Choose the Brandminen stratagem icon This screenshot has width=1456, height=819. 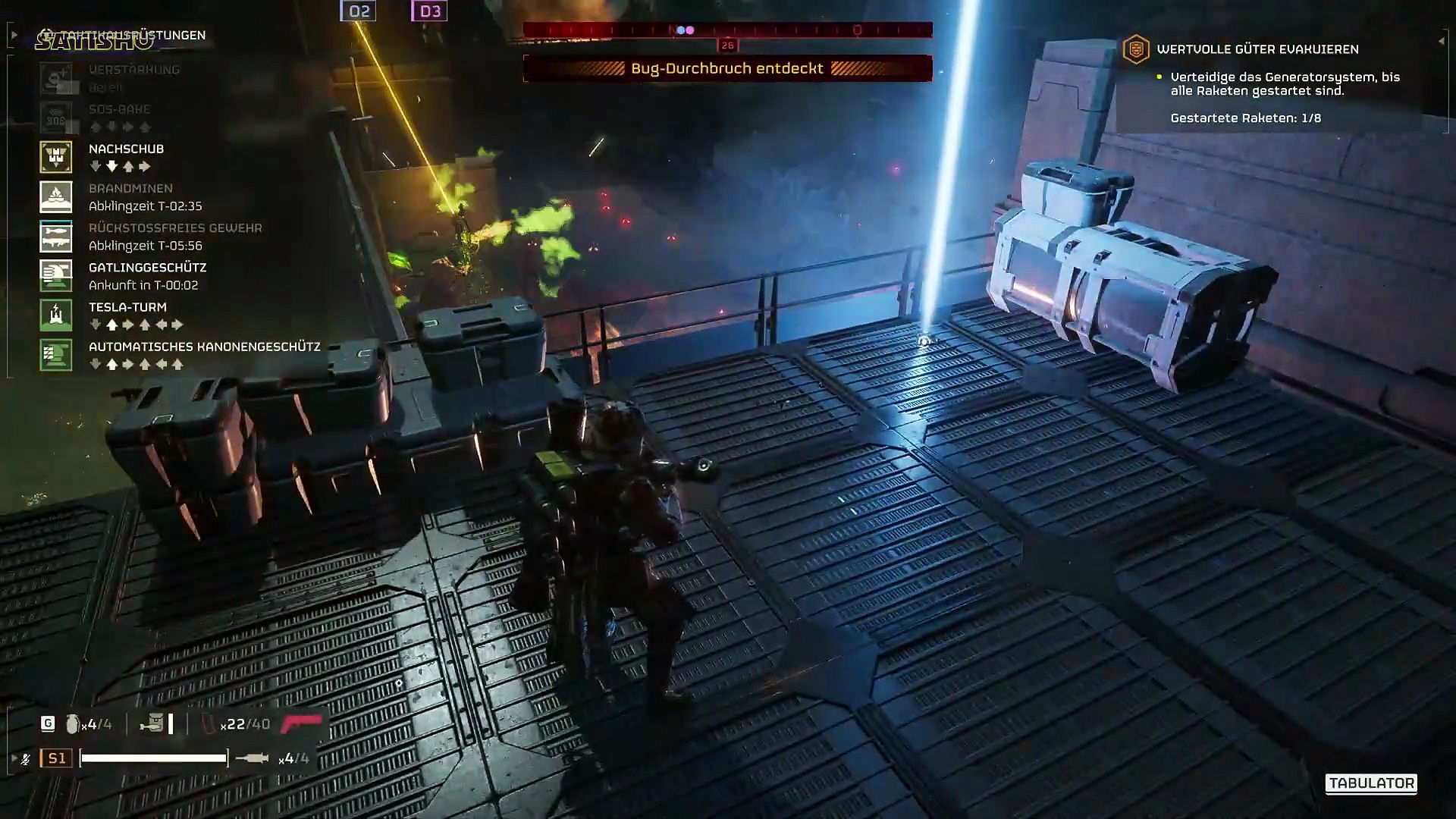56,197
